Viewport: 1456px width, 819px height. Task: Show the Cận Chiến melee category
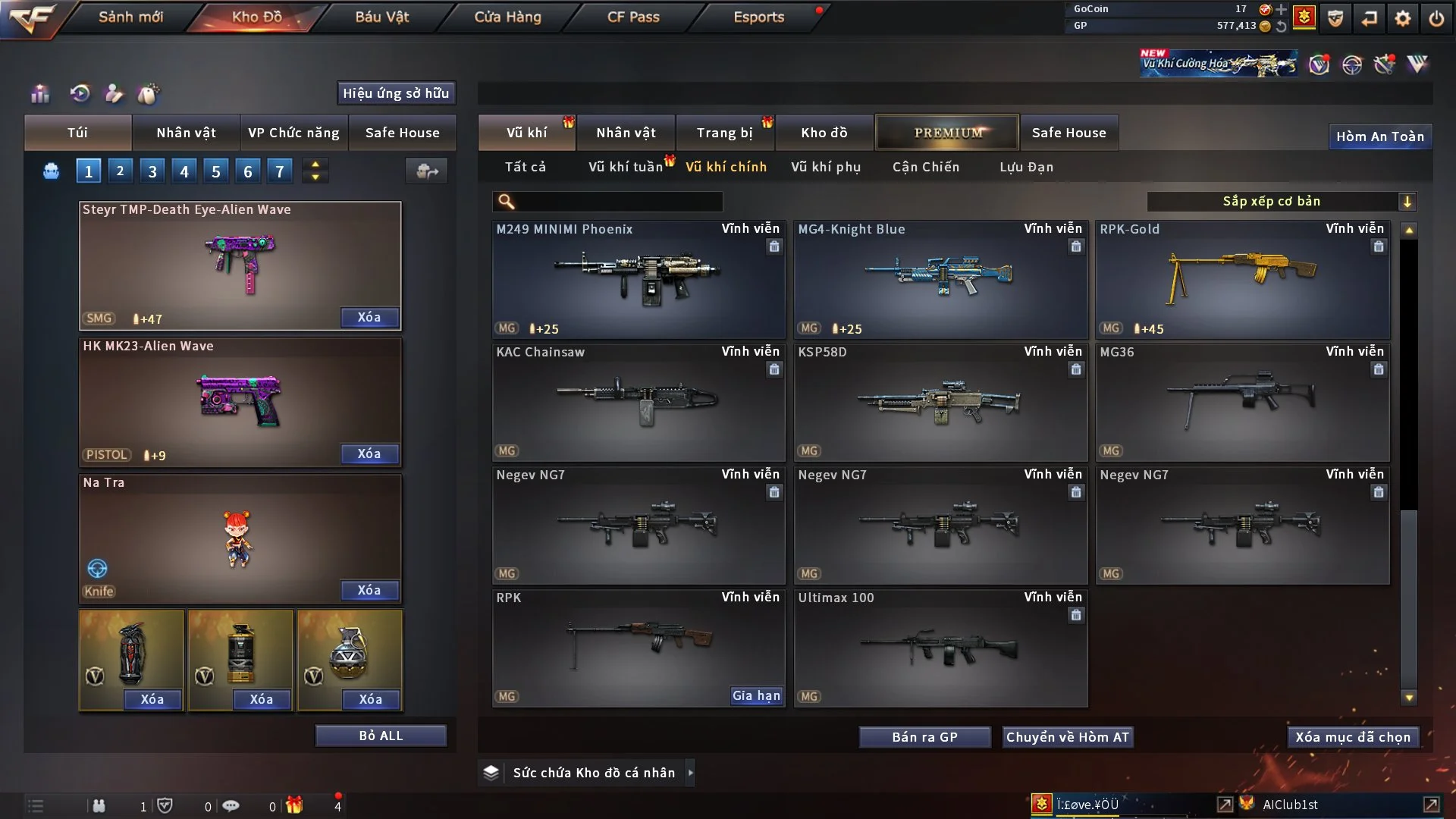[926, 167]
